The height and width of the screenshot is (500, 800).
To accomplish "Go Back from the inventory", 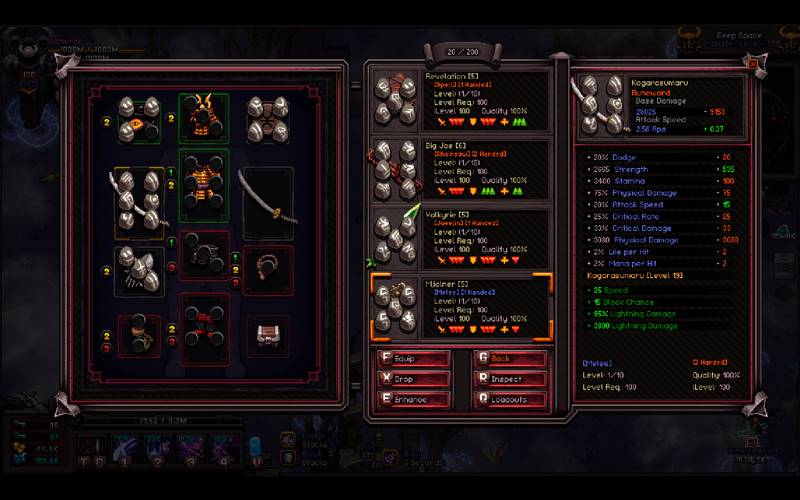I will (x=510, y=359).
